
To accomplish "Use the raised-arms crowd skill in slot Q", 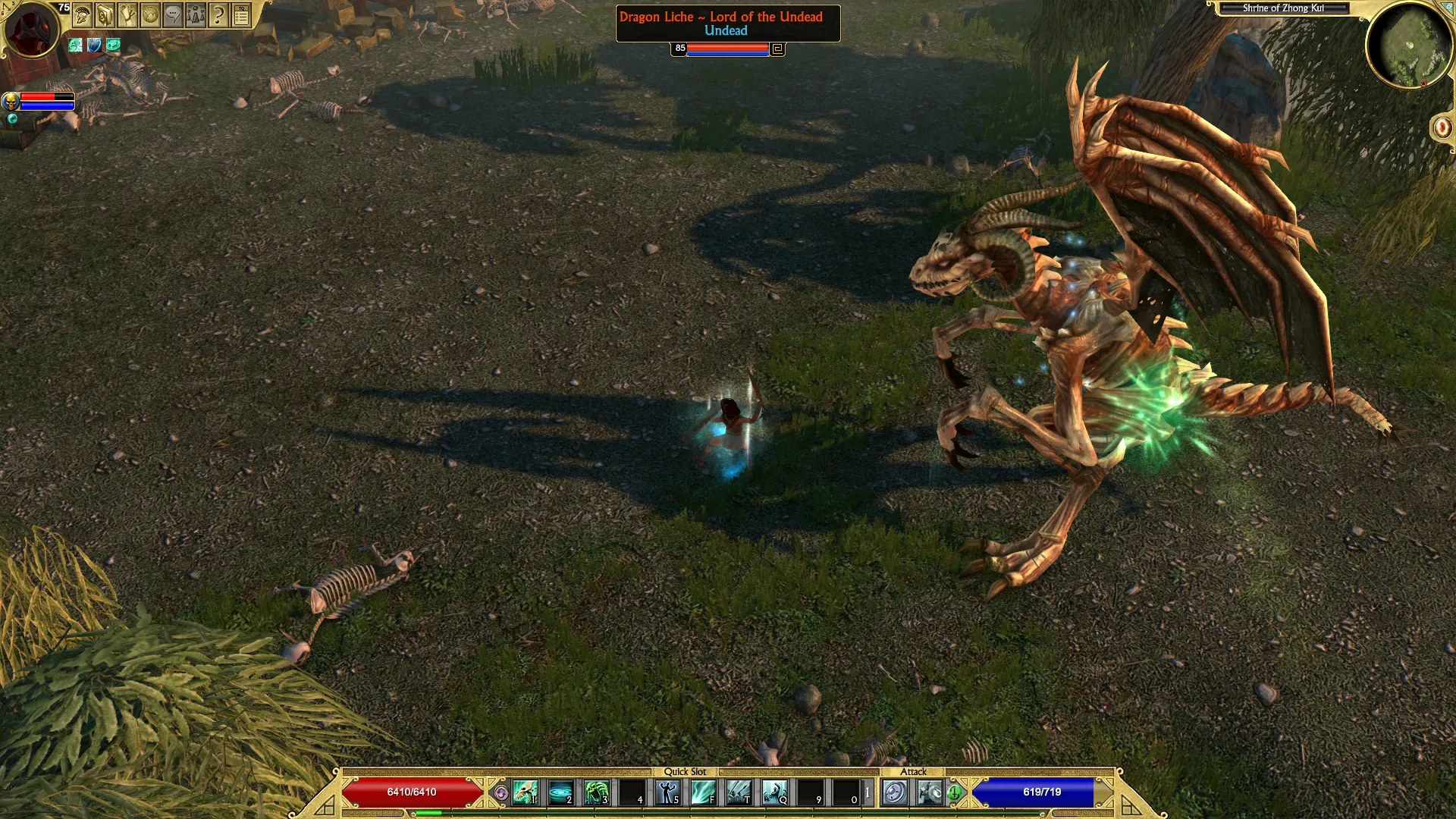I will (x=774, y=793).
